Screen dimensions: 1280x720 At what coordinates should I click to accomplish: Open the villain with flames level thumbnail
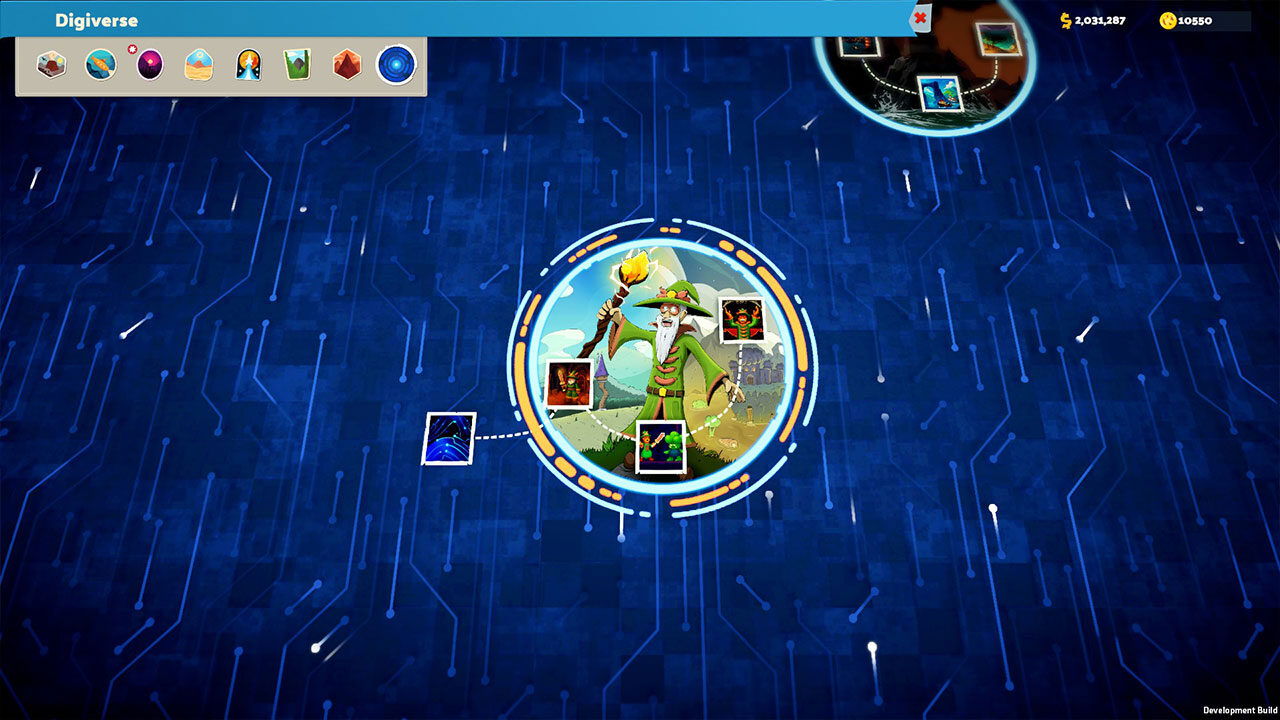pyautogui.click(x=742, y=319)
